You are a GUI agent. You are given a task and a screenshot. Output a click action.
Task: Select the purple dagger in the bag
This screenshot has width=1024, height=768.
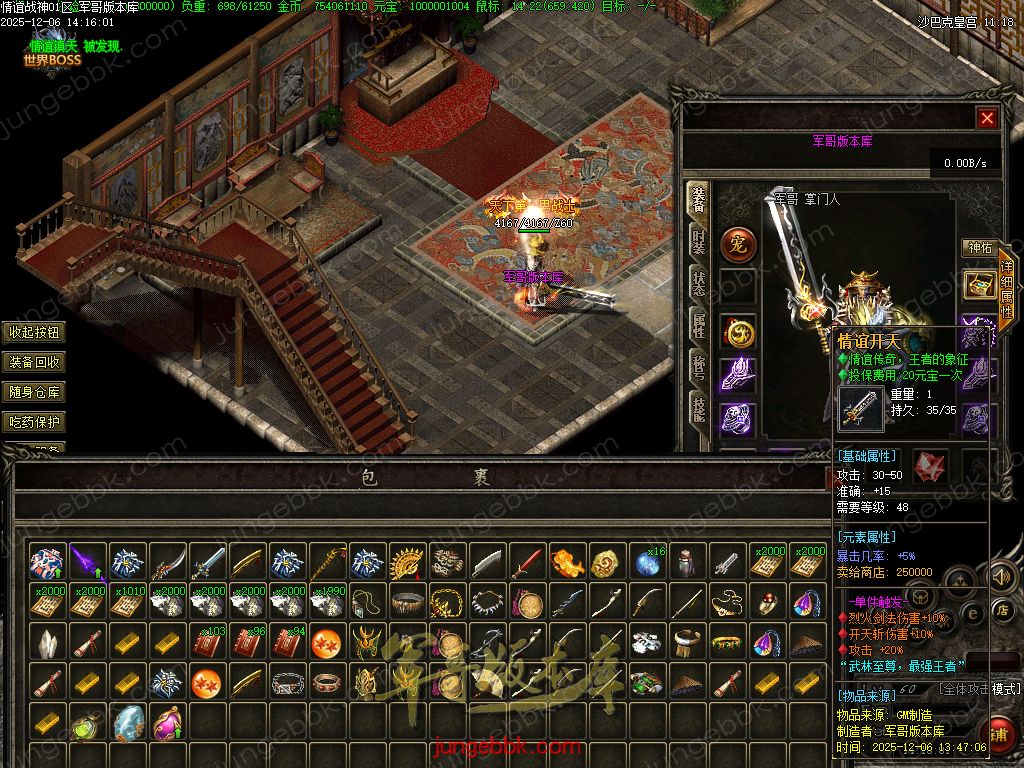pos(88,563)
